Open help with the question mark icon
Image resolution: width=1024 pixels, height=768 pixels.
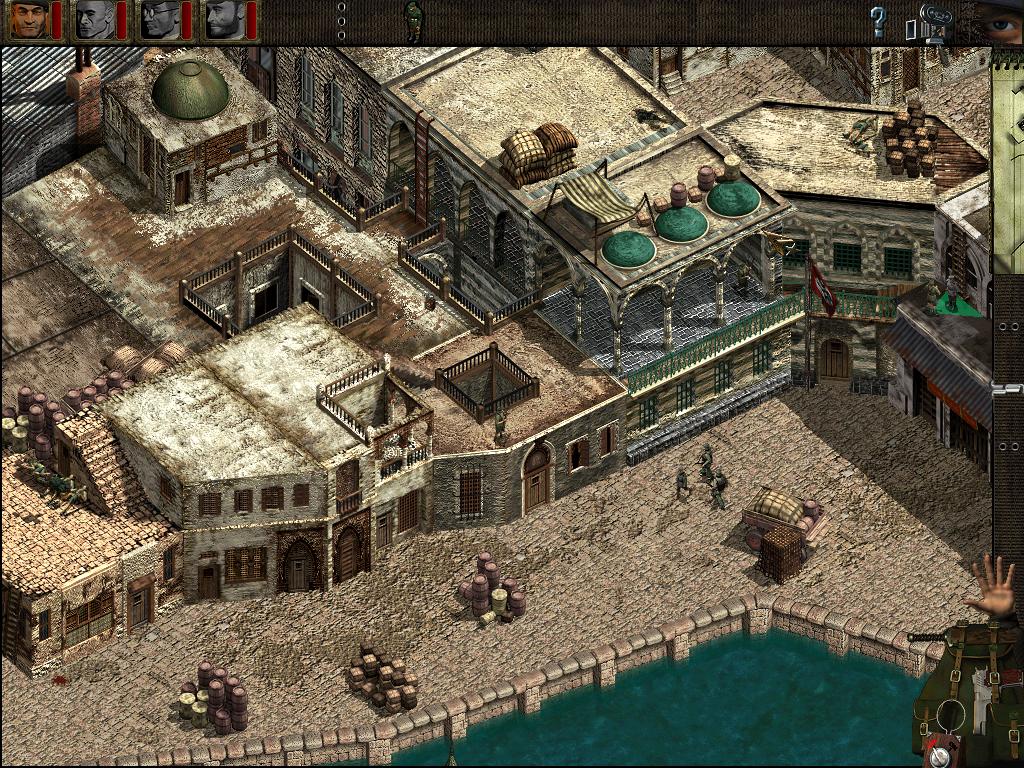point(878,20)
